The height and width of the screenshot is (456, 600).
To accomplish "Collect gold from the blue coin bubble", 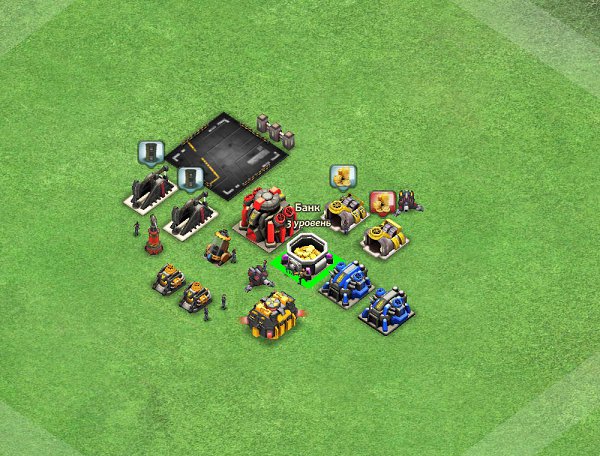I will (x=342, y=177).
